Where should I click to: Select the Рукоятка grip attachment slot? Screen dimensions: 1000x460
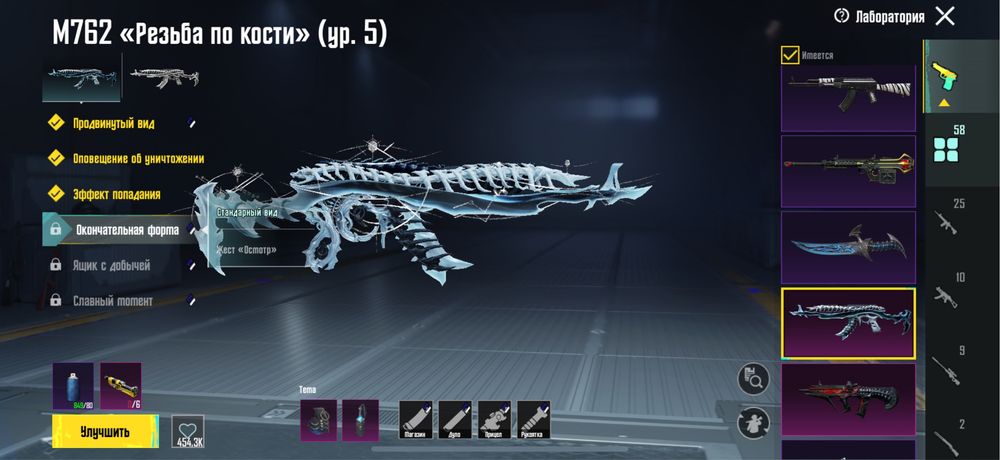[533, 420]
